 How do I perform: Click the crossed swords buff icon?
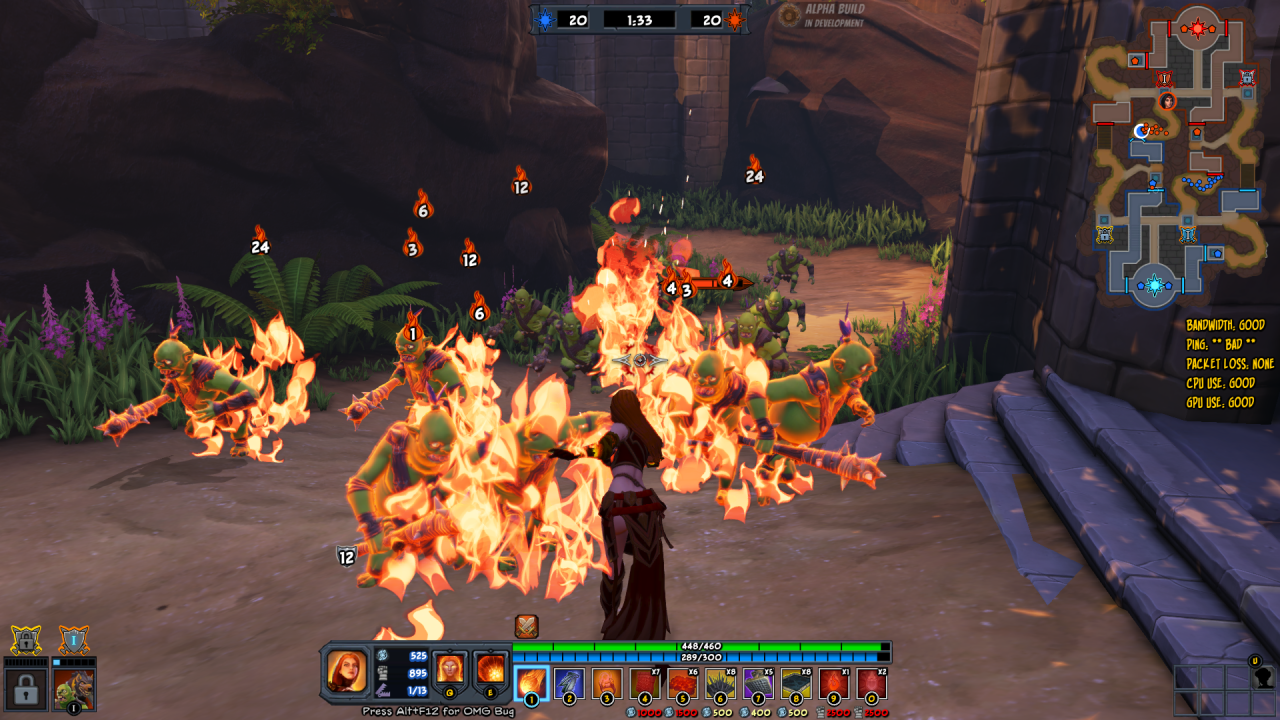pos(527,626)
